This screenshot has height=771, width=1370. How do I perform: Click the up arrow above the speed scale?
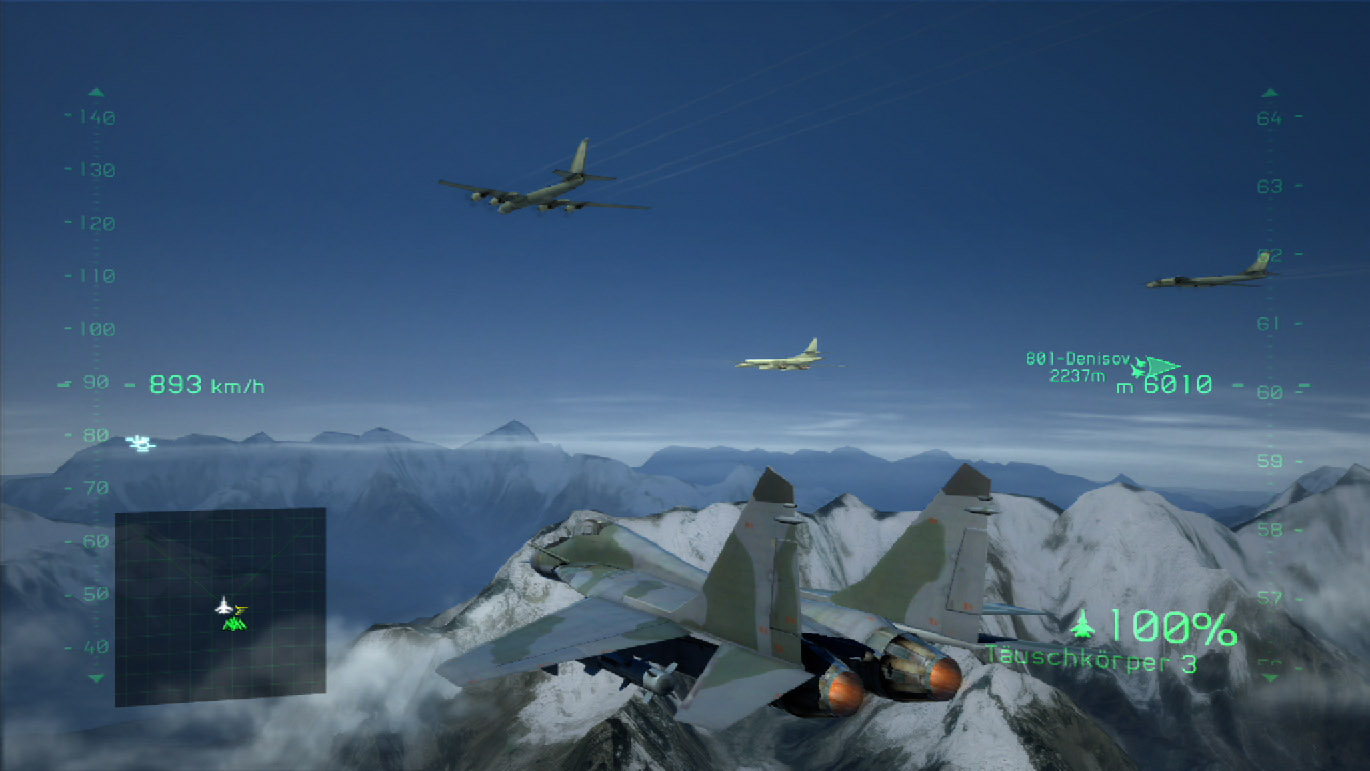pyautogui.click(x=95, y=91)
